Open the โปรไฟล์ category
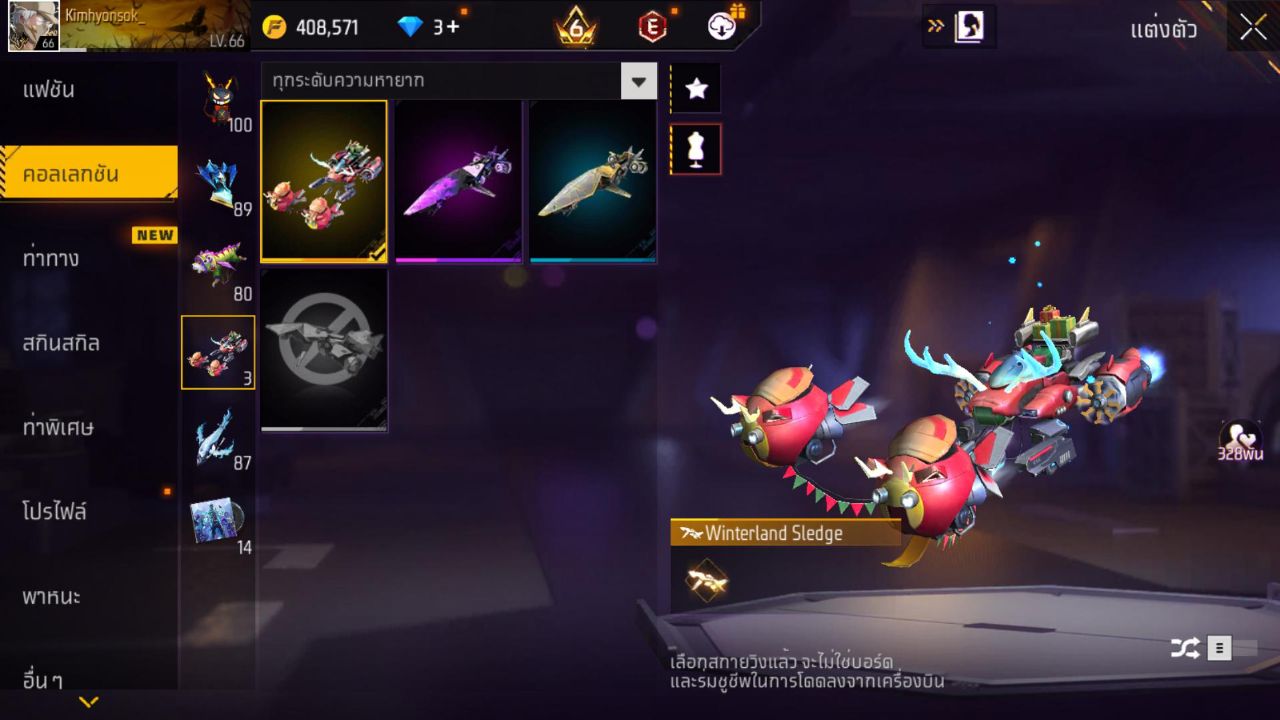This screenshot has height=720, width=1280. (55, 512)
